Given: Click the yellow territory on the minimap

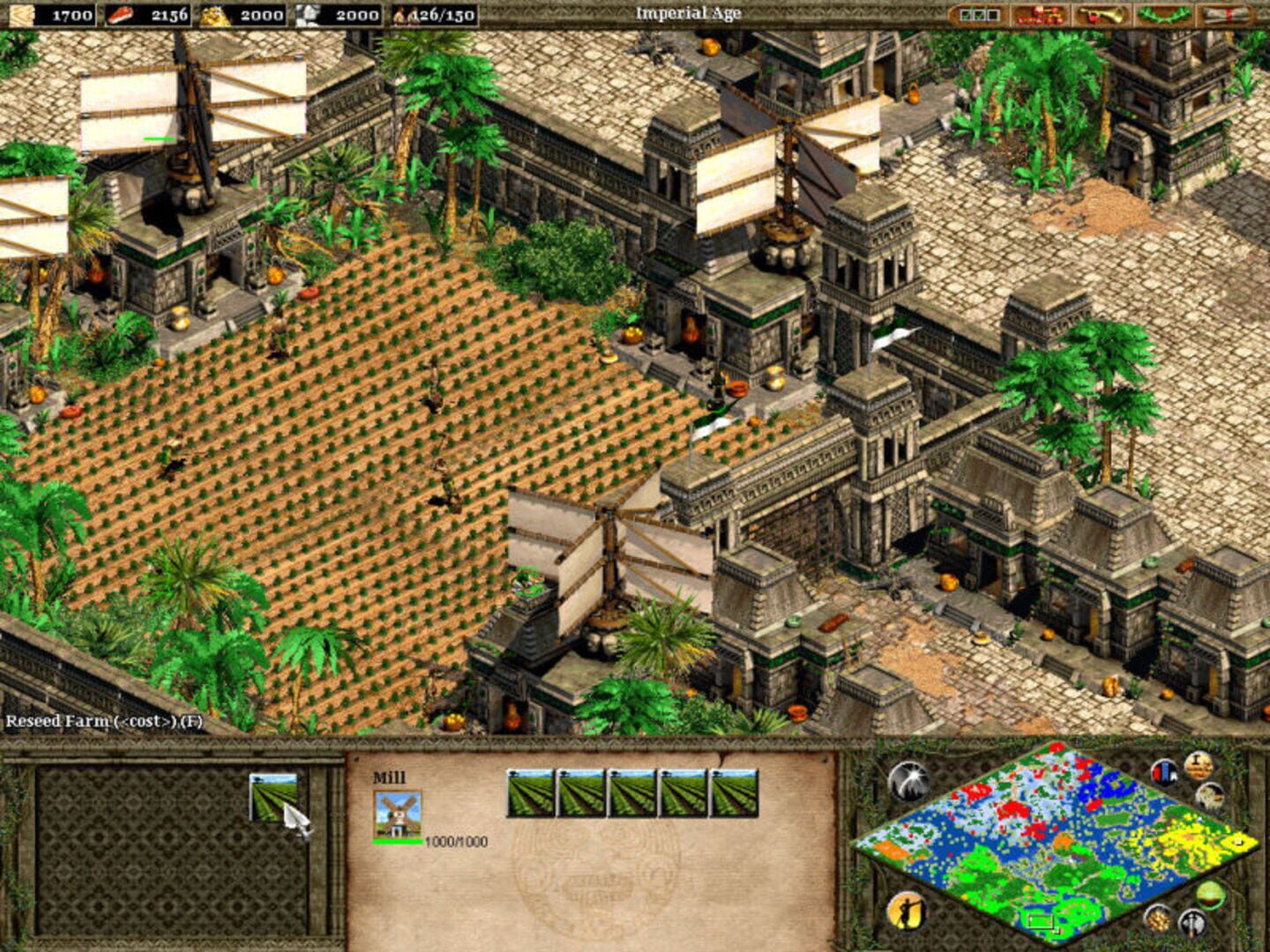Looking at the screenshot, I should (x=1188, y=839).
